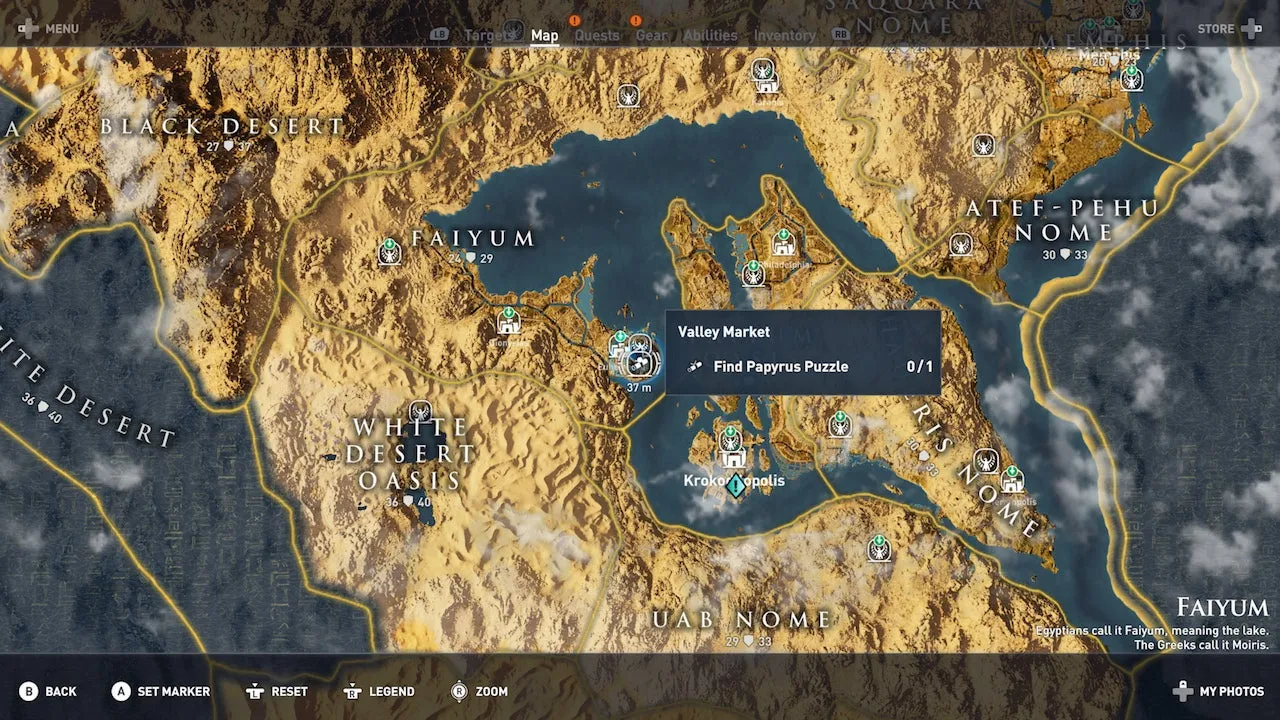Screen dimensions: 1280x720
Task: Open the Abilities tab
Action: tap(710, 36)
